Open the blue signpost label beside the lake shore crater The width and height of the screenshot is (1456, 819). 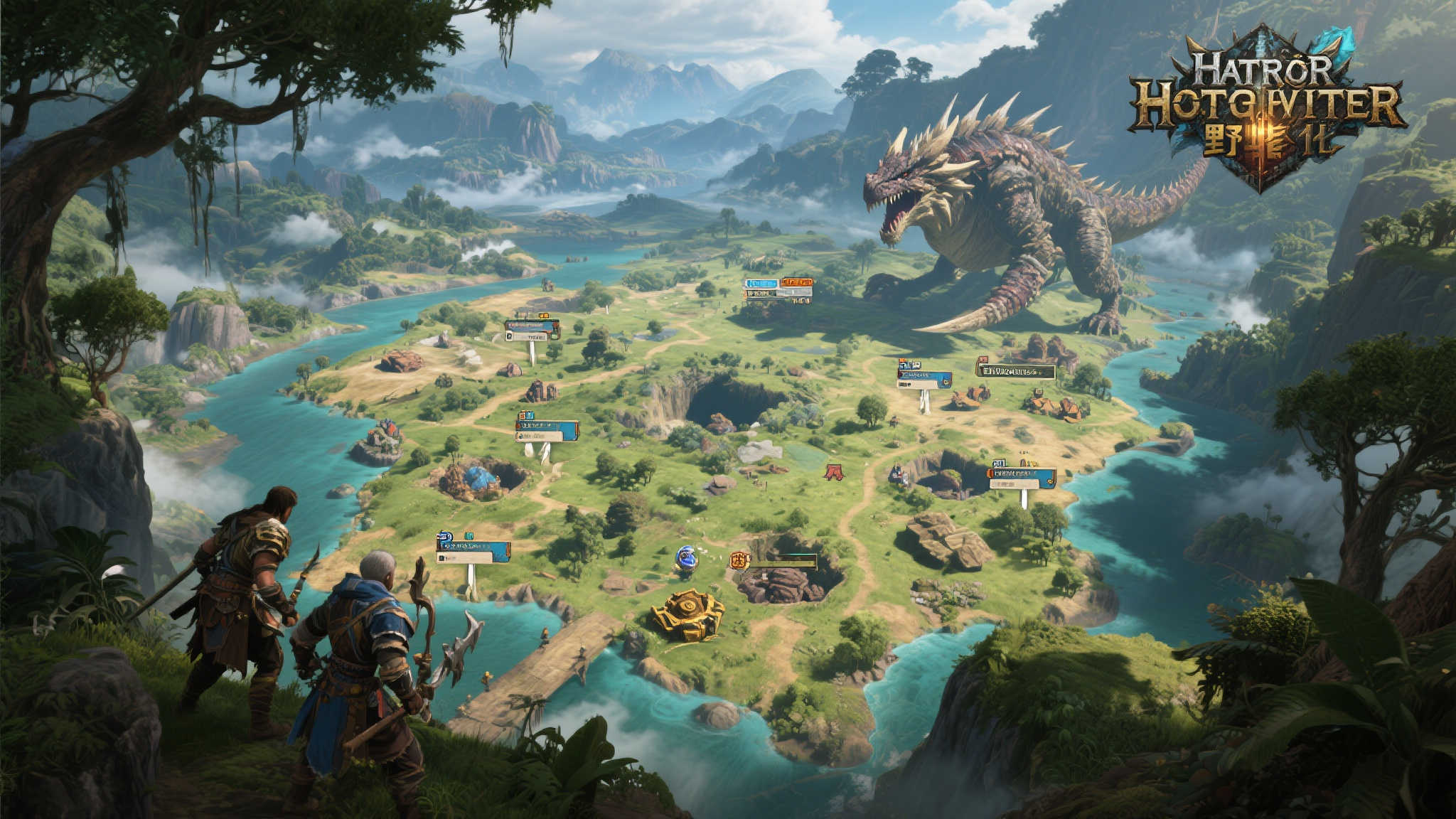coord(1022,478)
